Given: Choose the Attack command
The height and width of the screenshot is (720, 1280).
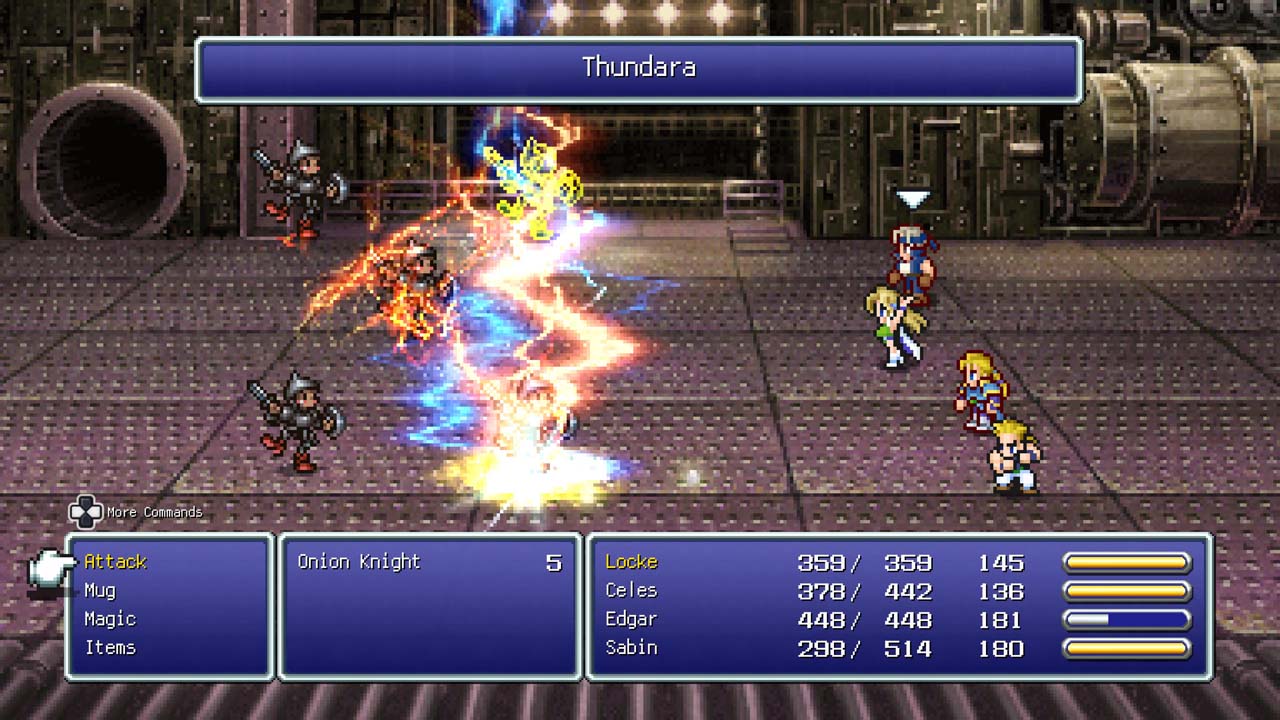Looking at the screenshot, I should click(x=115, y=562).
